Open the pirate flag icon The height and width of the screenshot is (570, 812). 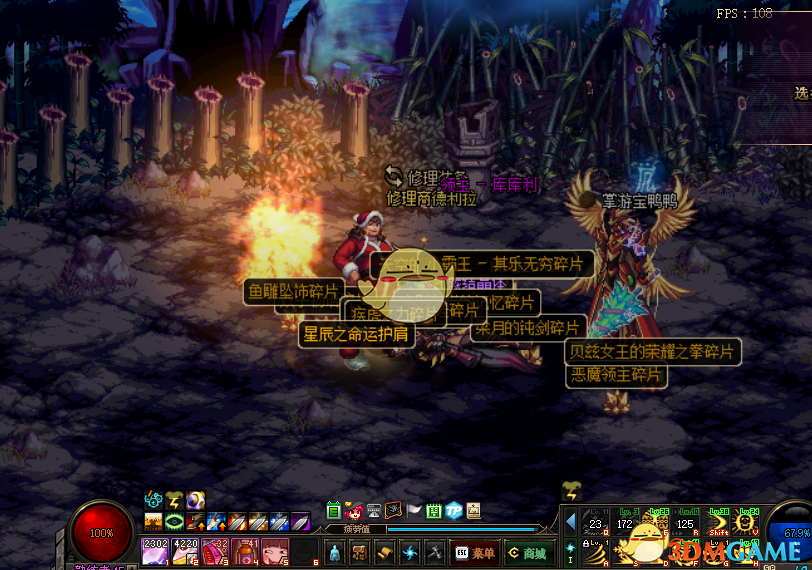(x=394, y=511)
